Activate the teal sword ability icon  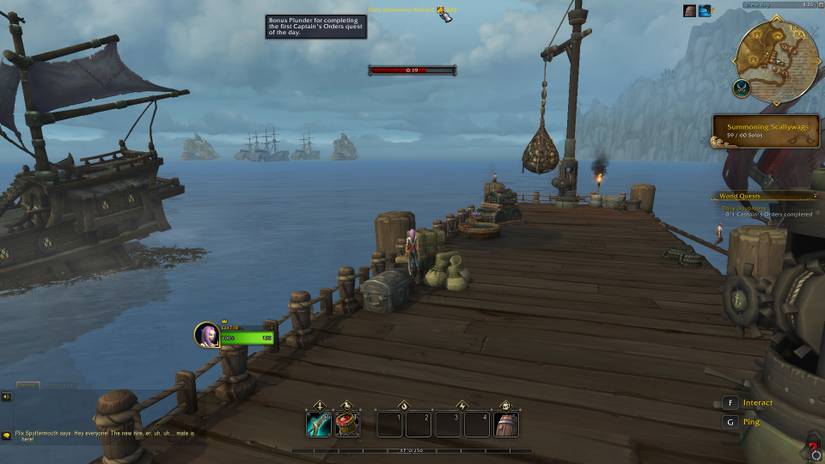318,424
